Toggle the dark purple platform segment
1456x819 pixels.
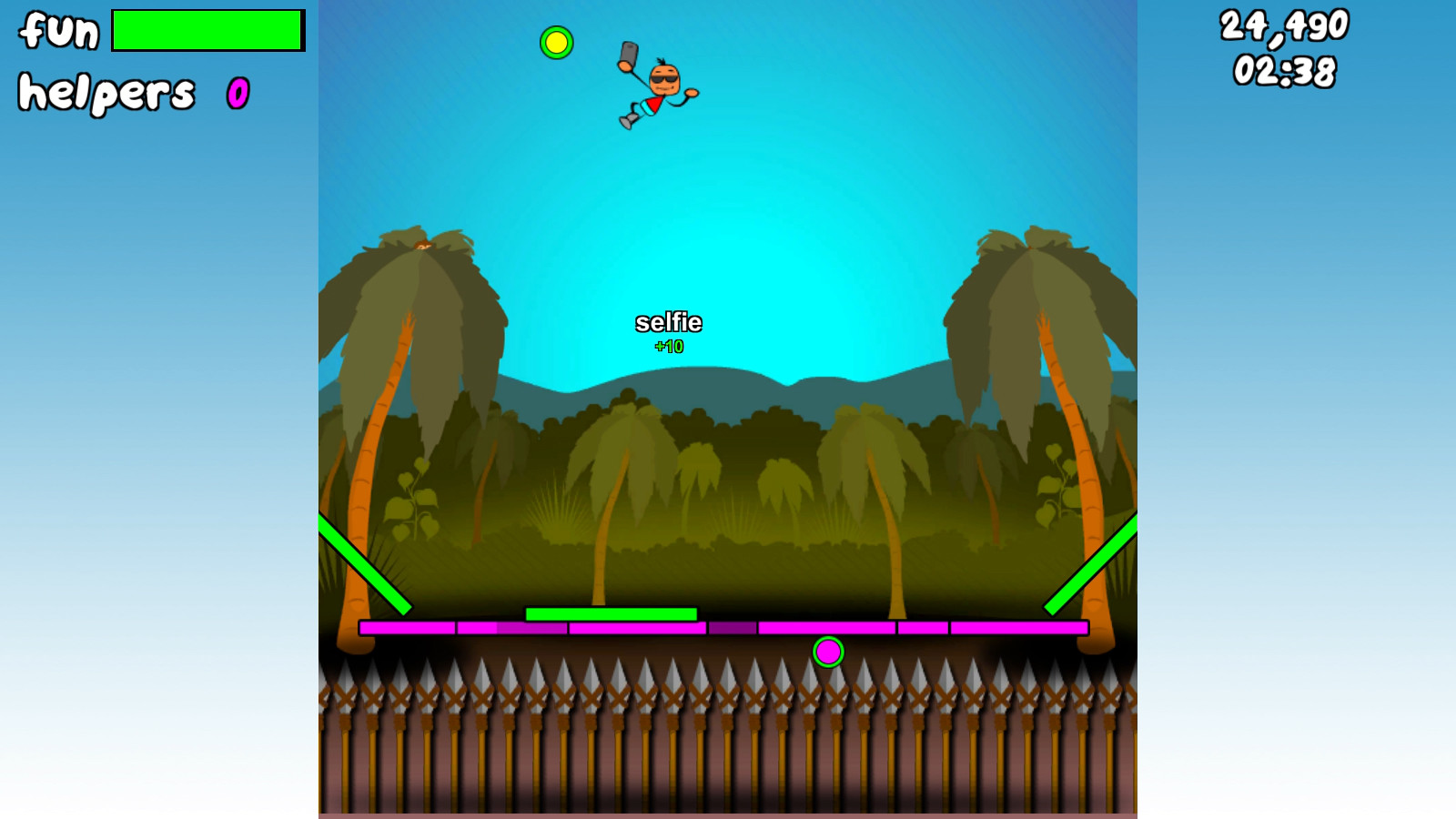[731, 628]
